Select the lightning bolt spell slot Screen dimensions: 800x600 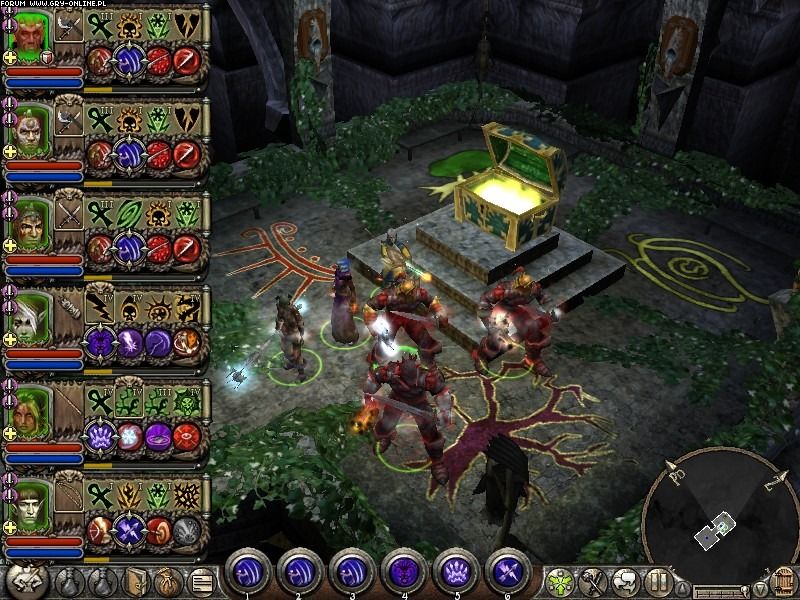point(98,308)
